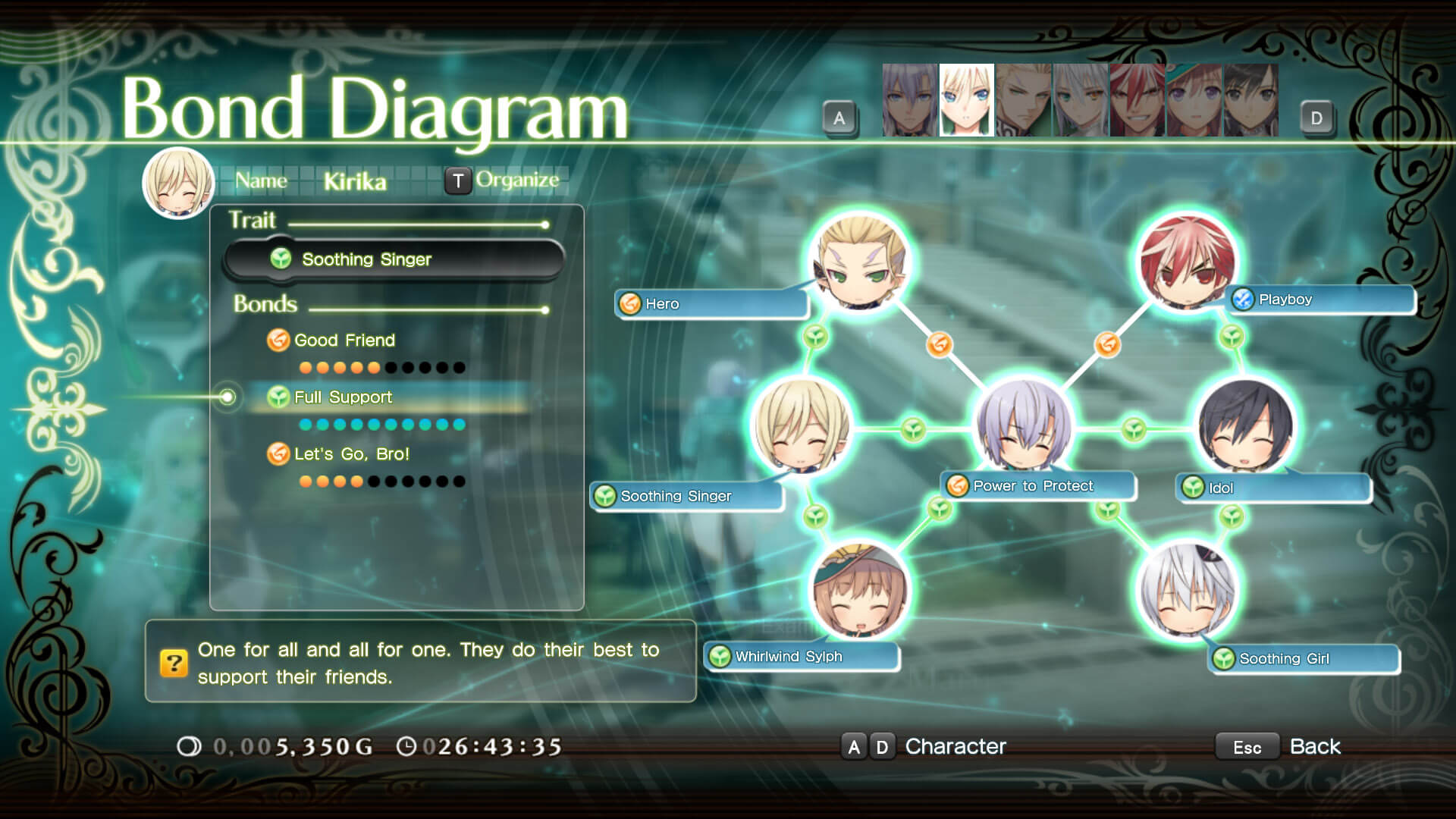The height and width of the screenshot is (819, 1456).
Task: Select the Let's Go, Bro! bond
Action: click(351, 454)
